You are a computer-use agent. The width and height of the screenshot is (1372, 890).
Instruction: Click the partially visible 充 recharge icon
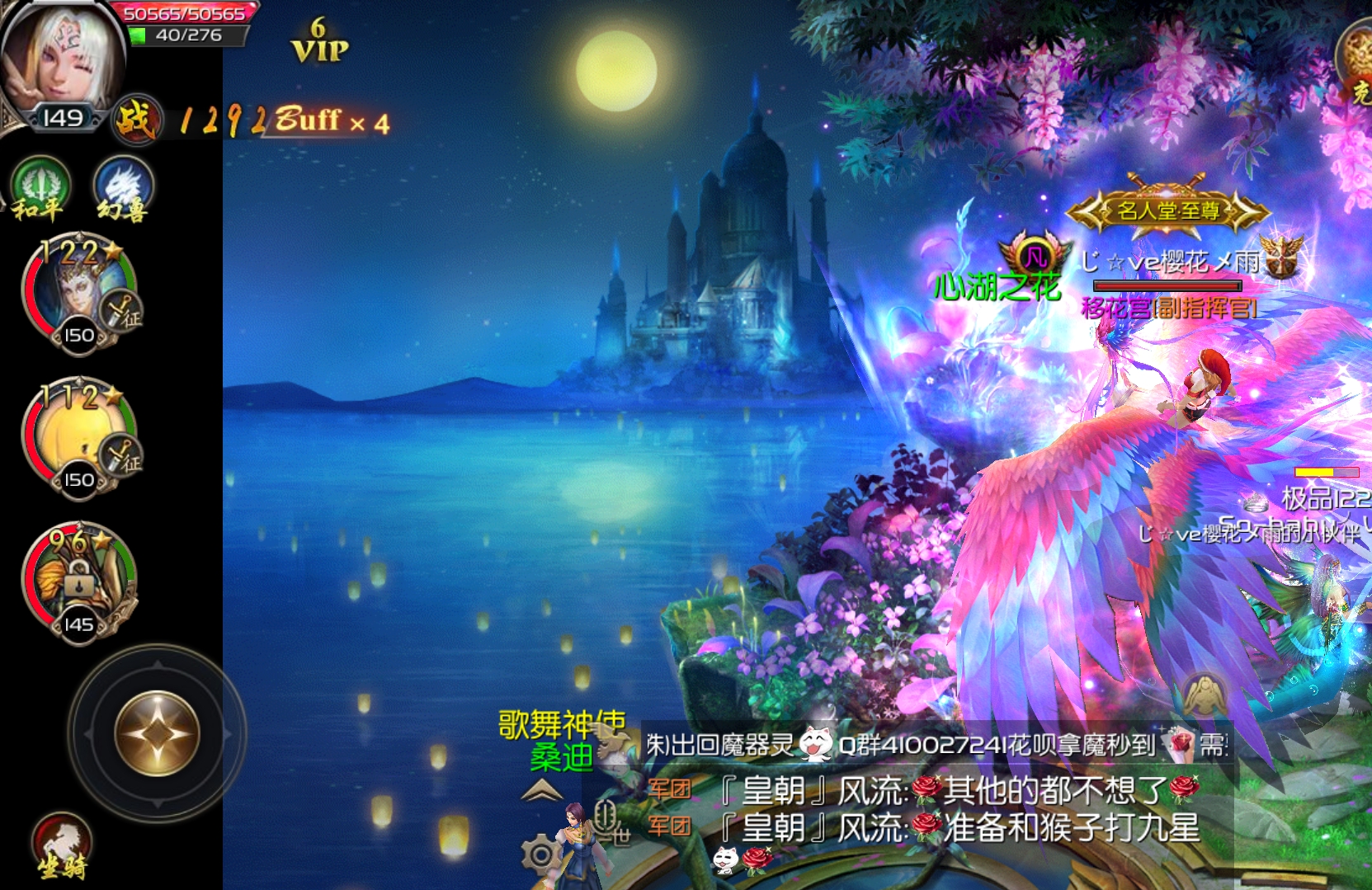pyautogui.click(x=1356, y=64)
